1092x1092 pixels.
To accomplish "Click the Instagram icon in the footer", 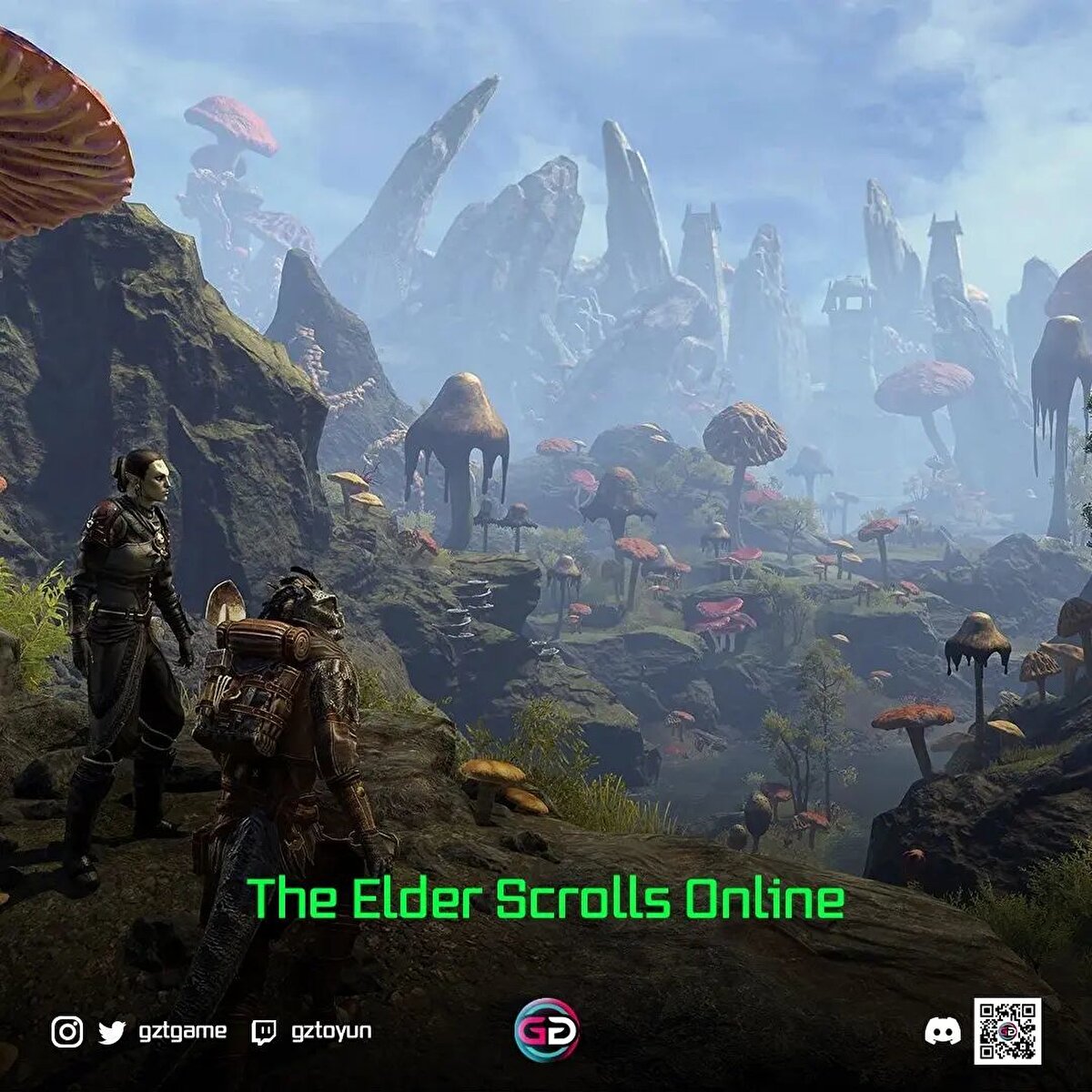I will coord(66,1032).
